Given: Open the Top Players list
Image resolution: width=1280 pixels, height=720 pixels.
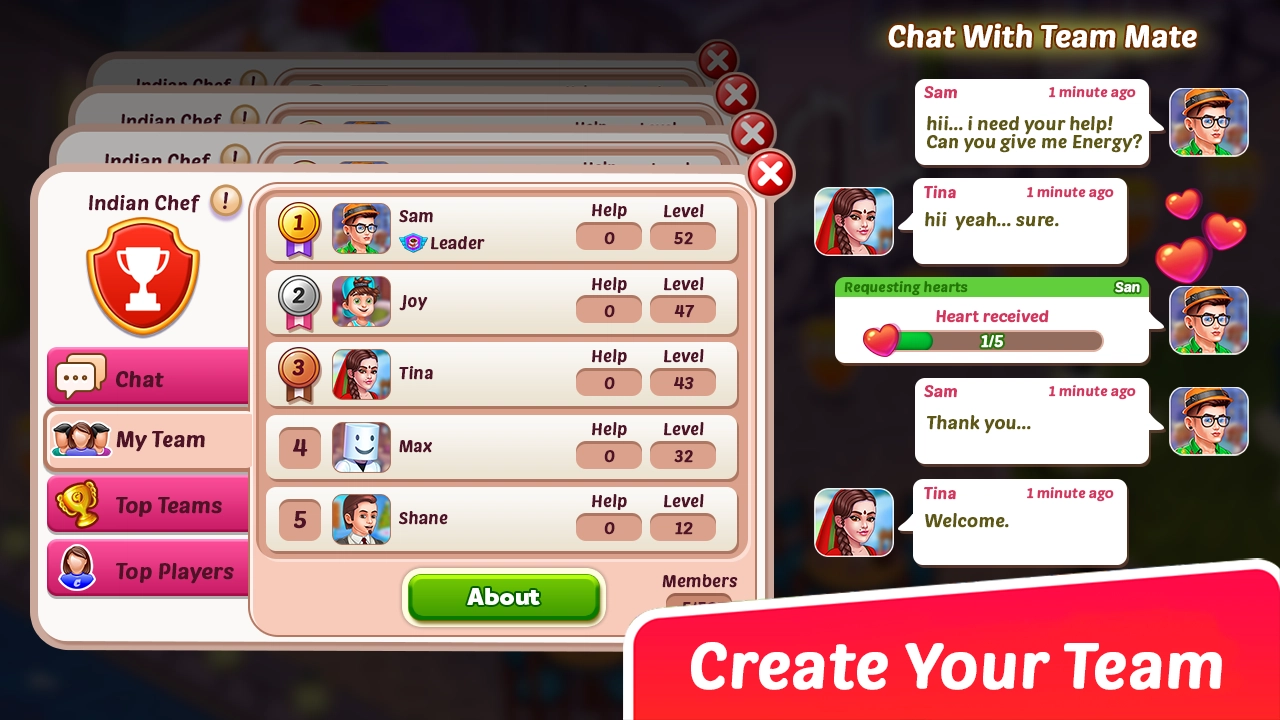Looking at the screenshot, I should click(x=146, y=570).
